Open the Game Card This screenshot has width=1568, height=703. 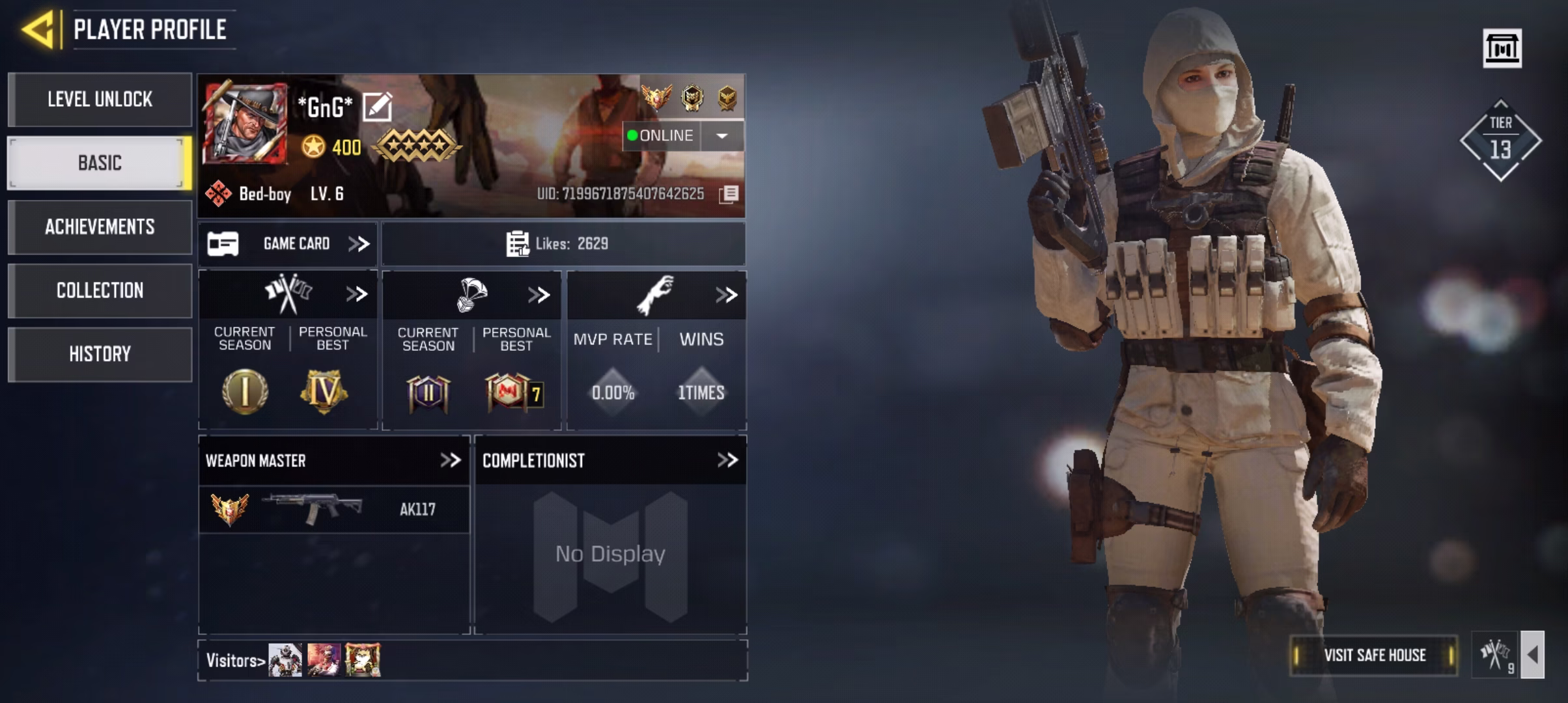point(288,244)
